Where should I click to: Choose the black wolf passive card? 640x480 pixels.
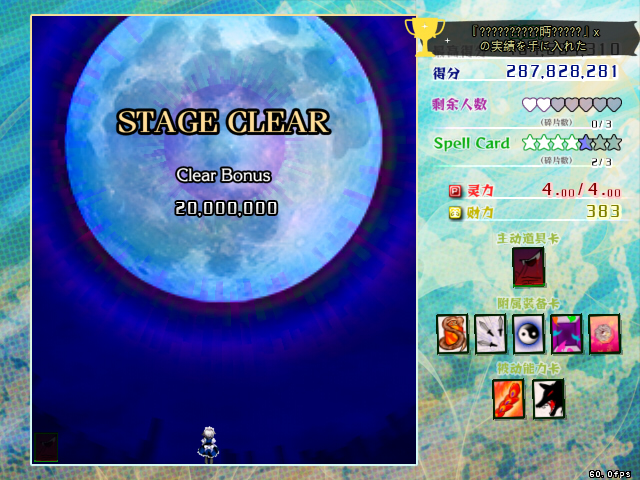548,399
